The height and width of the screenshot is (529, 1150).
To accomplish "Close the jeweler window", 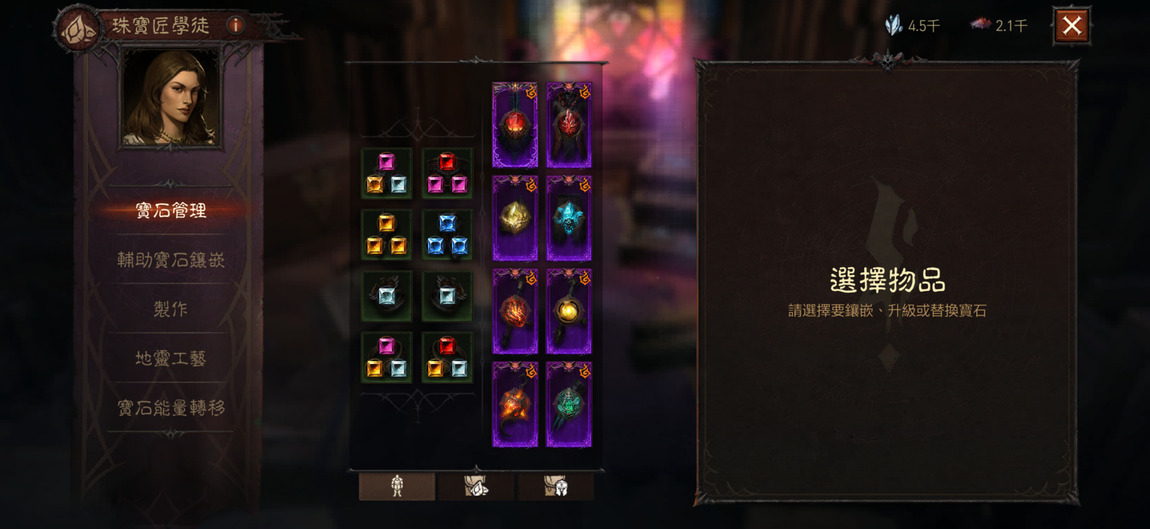I will 1071,26.
